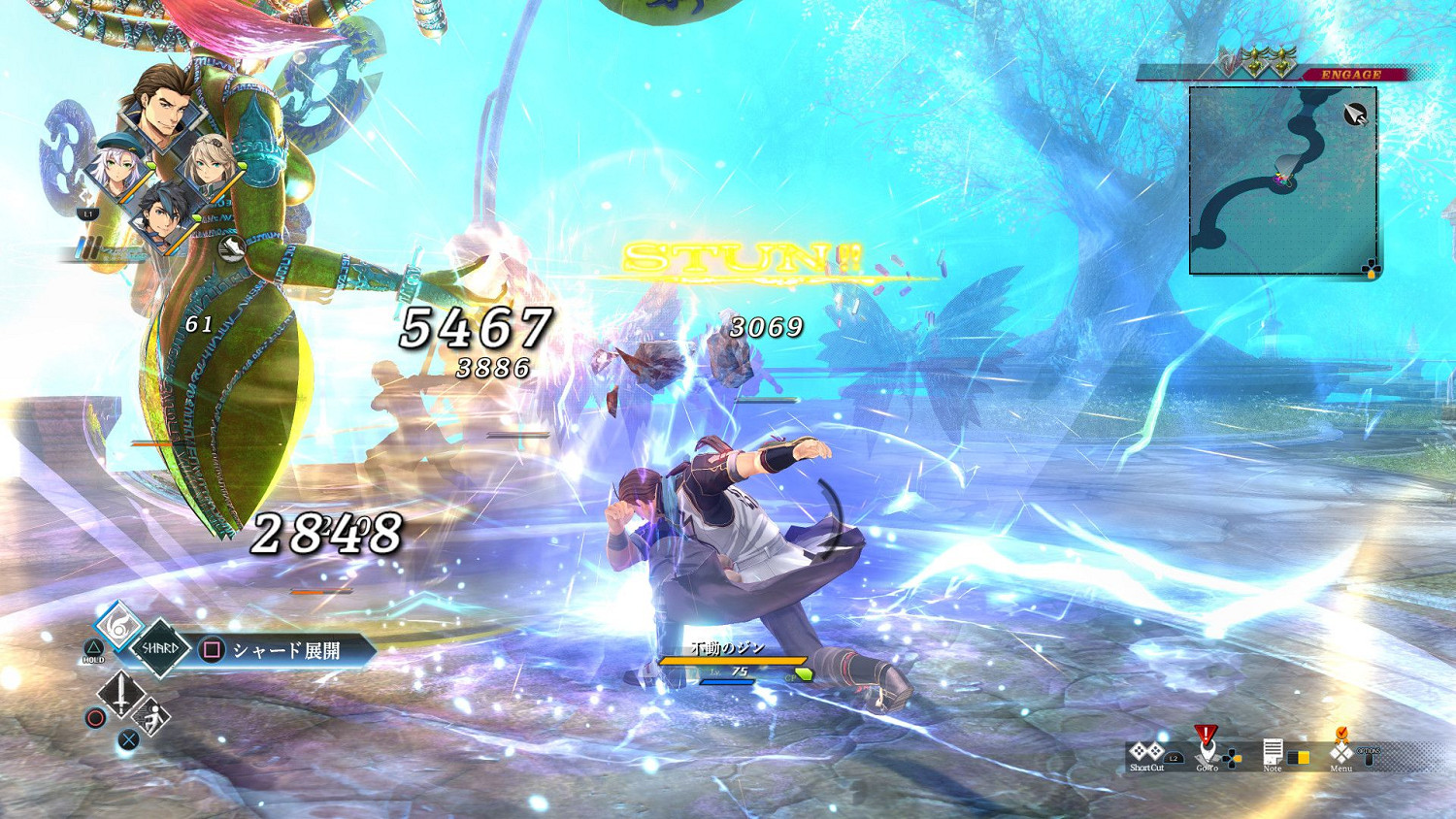The image size is (1456, 819).
Task: Select the dash movement command icon
Action: [149, 717]
